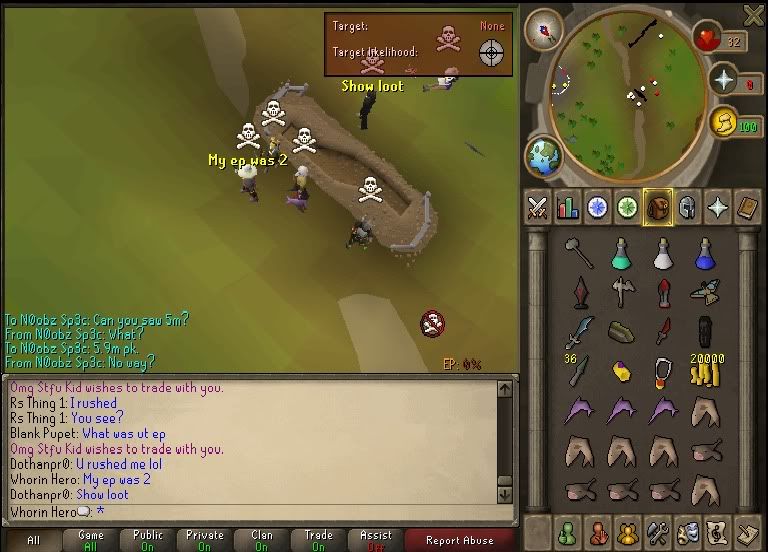Viewport: 768px width, 552px height.
Task: Open the Worn Equipment helmet tab
Action: pos(688,207)
